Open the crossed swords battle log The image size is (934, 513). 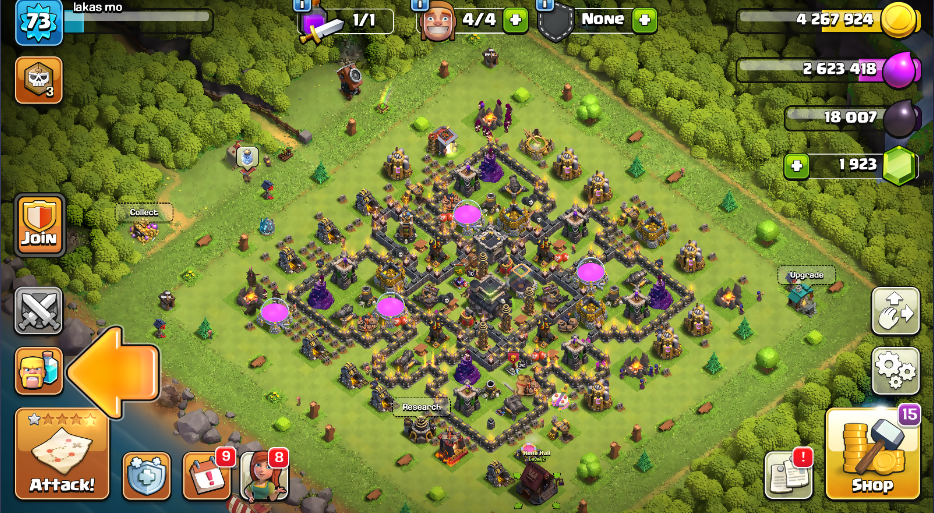point(38,311)
